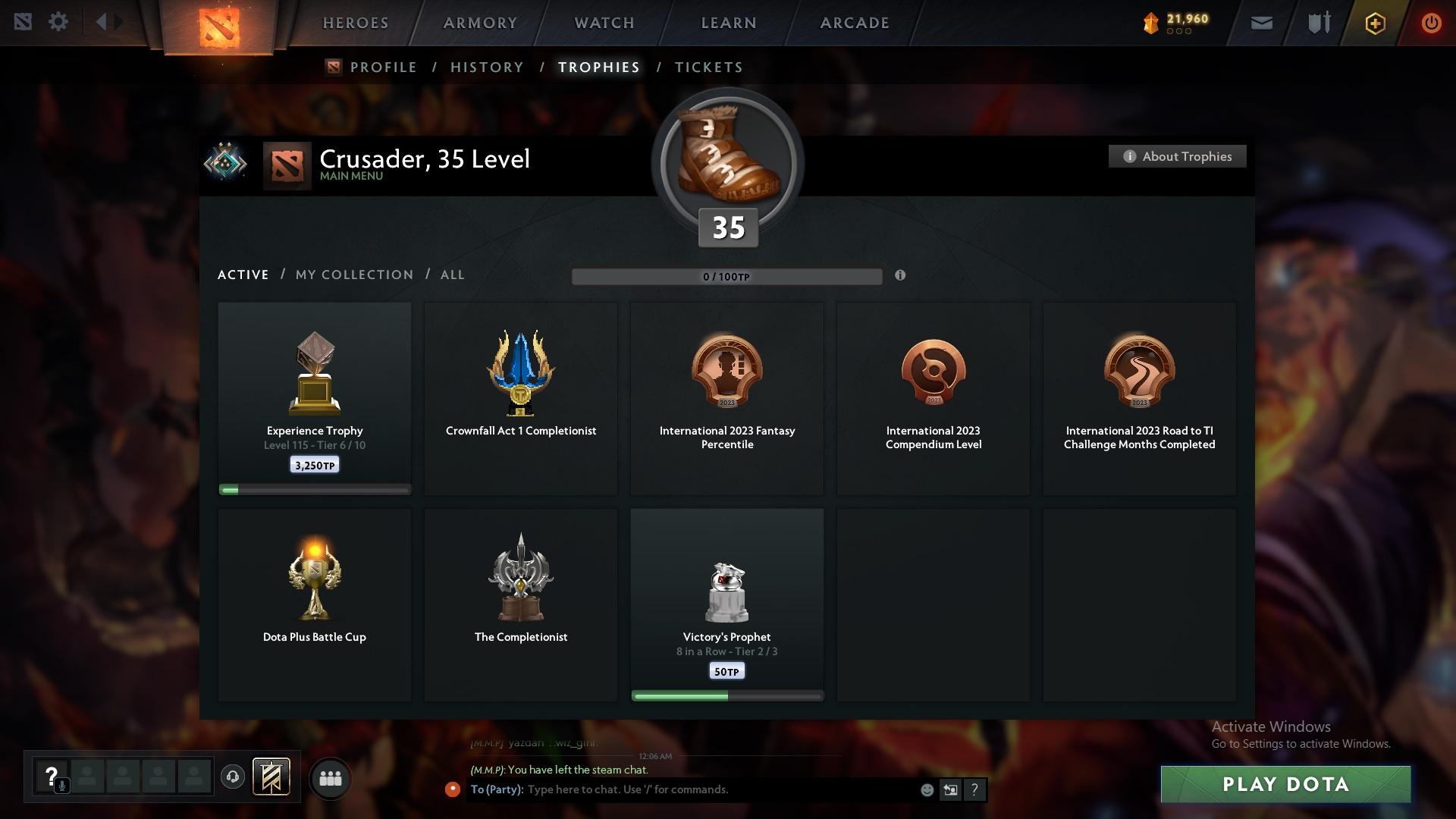The width and height of the screenshot is (1456, 819).
Task: Choose the Dota Plus Battle Cup trophy
Action: (315, 604)
